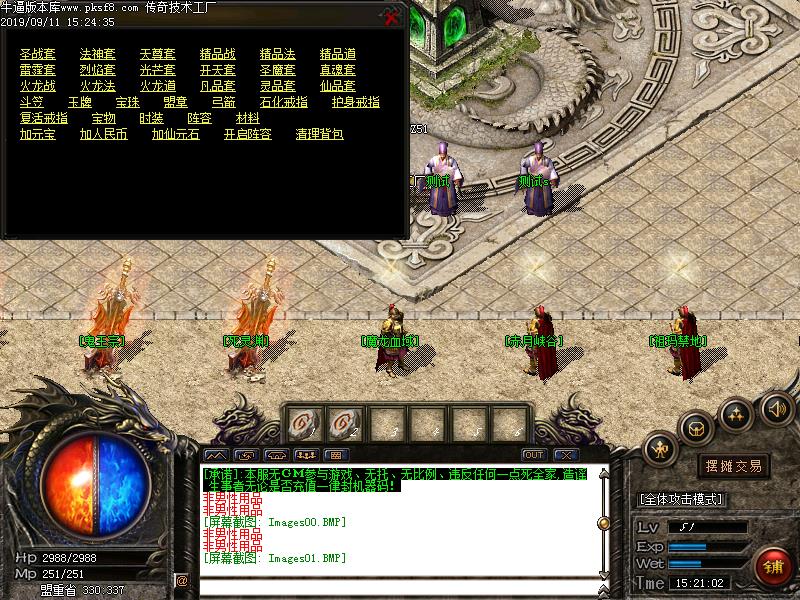Get the 复活戒指 ring link
Viewport: 800px width, 600px height.
[44, 118]
